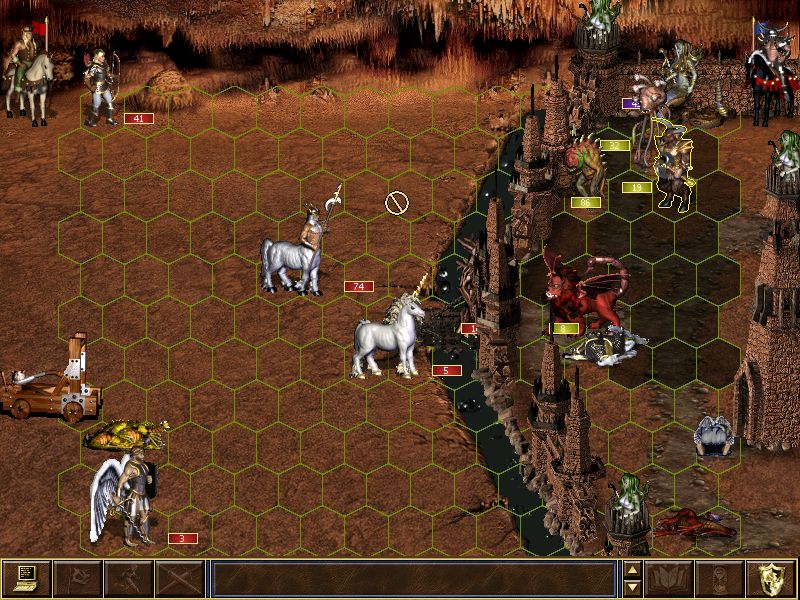Click the surrender flag button
Image resolution: width=800 pixels, height=600 pixels.
(77, 579)
